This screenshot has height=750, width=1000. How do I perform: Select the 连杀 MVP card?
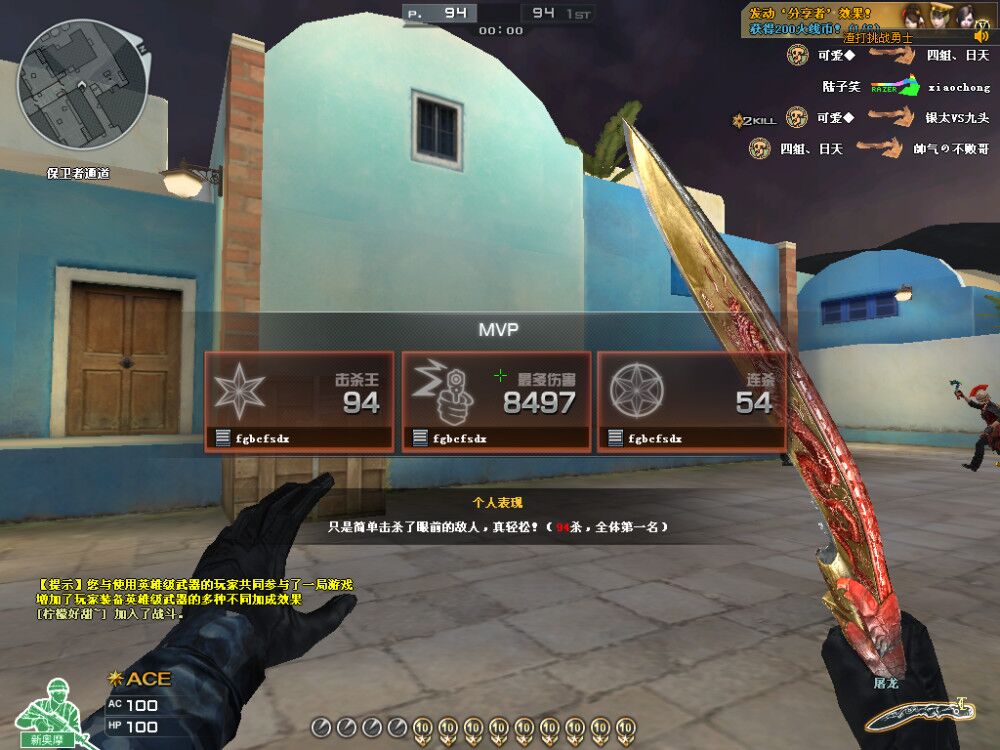(x=691, y=400)
